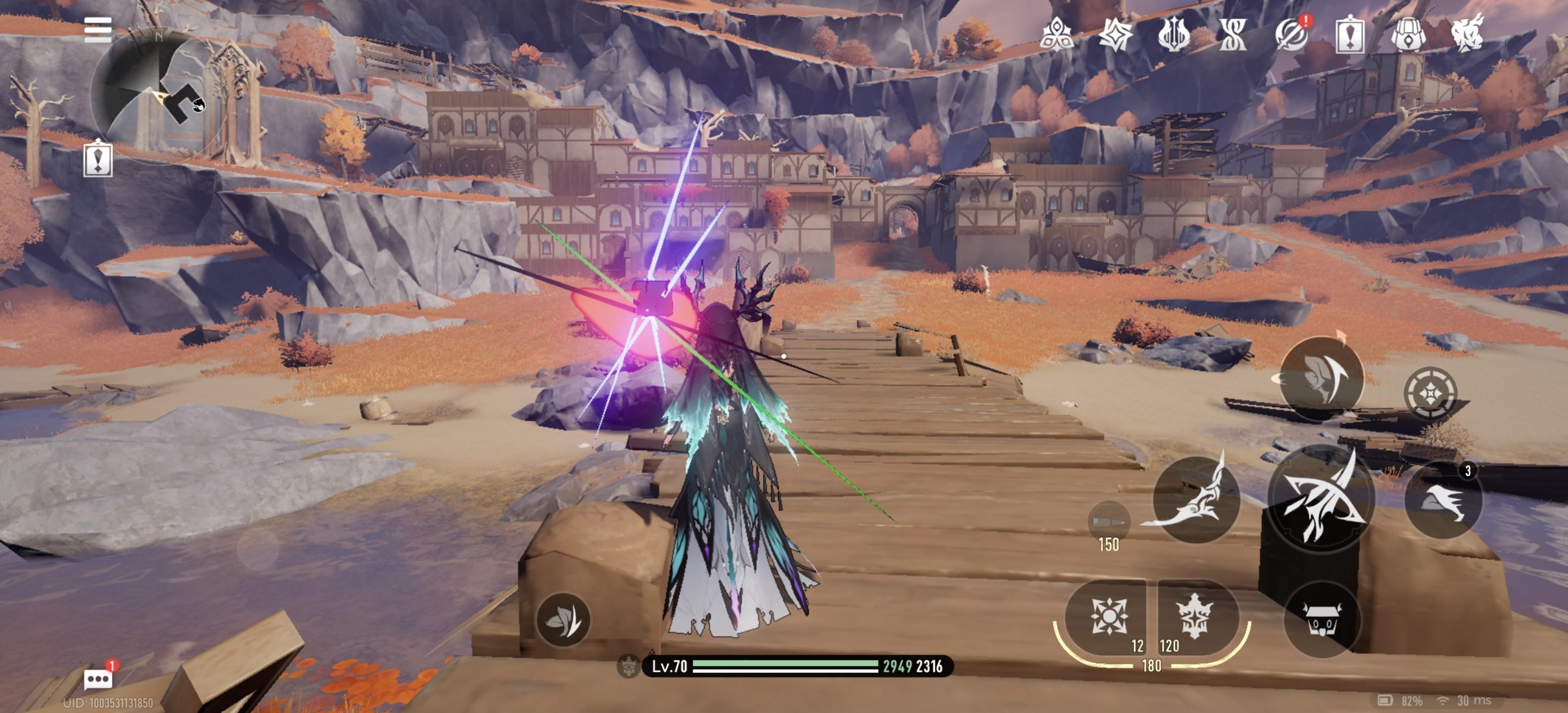Open the sword-with-wings emblem icon
The image size is (1568, 713).
coord(1174,34)
